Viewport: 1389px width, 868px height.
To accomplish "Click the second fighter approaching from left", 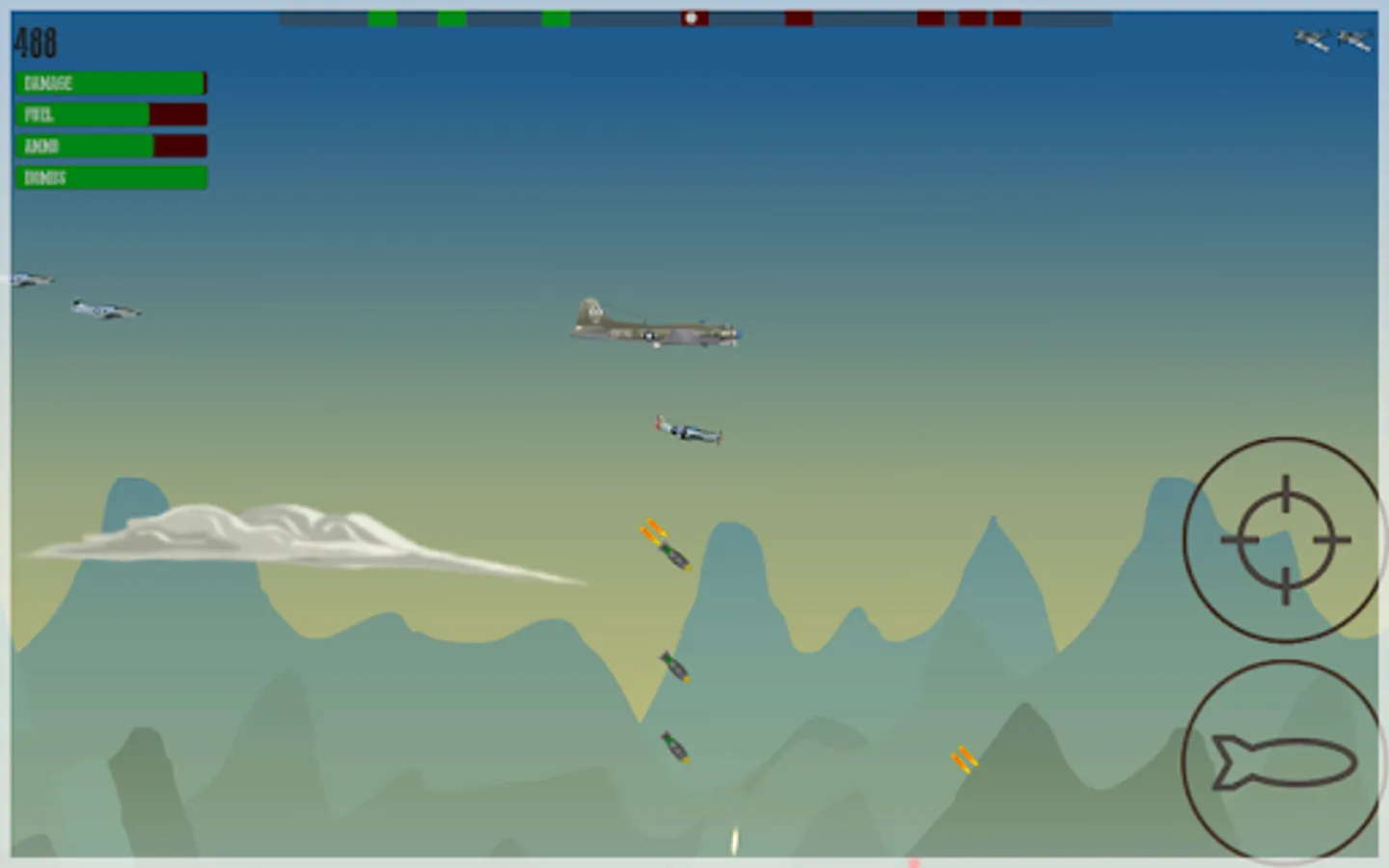I will pyautogui.click(x=106, y=309).
